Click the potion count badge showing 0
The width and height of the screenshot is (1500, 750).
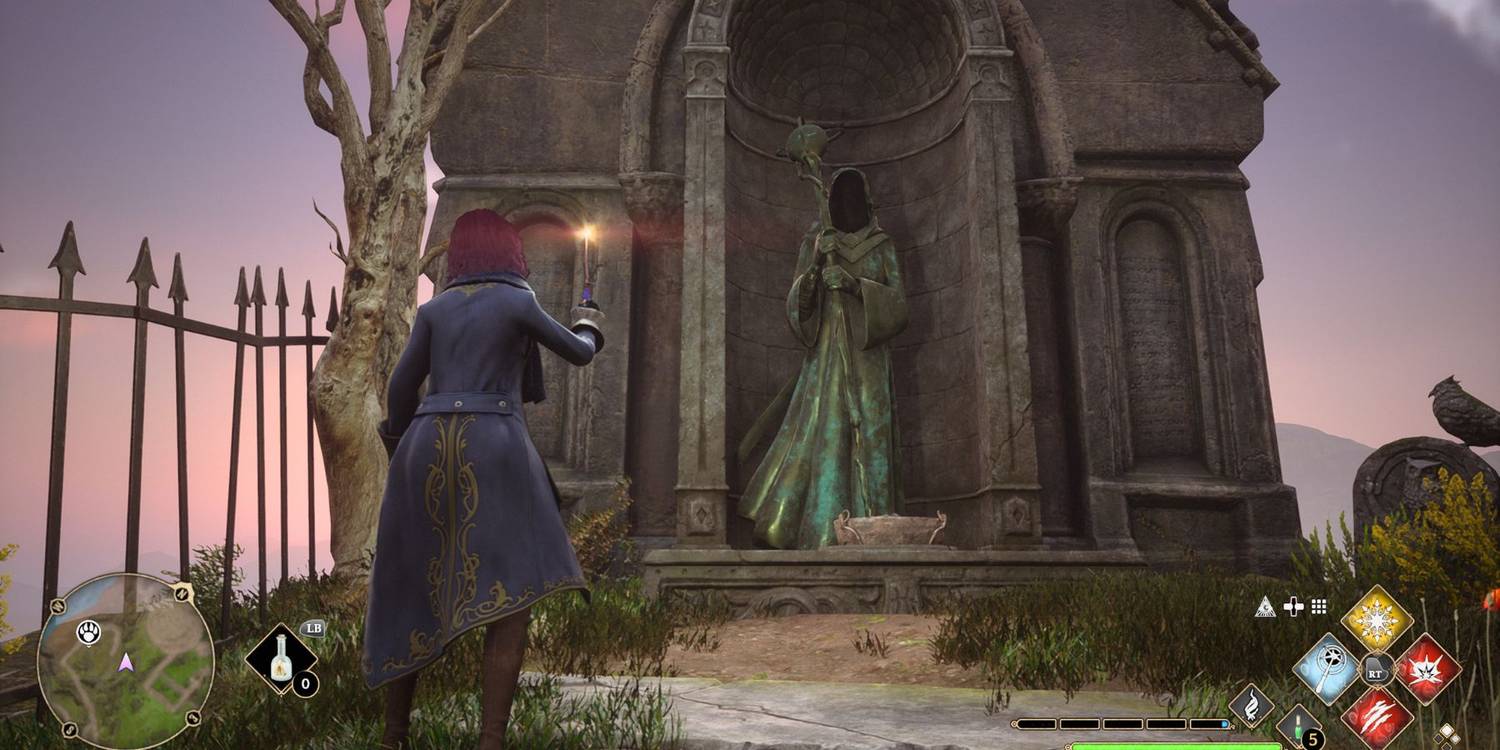click(304, 684)
